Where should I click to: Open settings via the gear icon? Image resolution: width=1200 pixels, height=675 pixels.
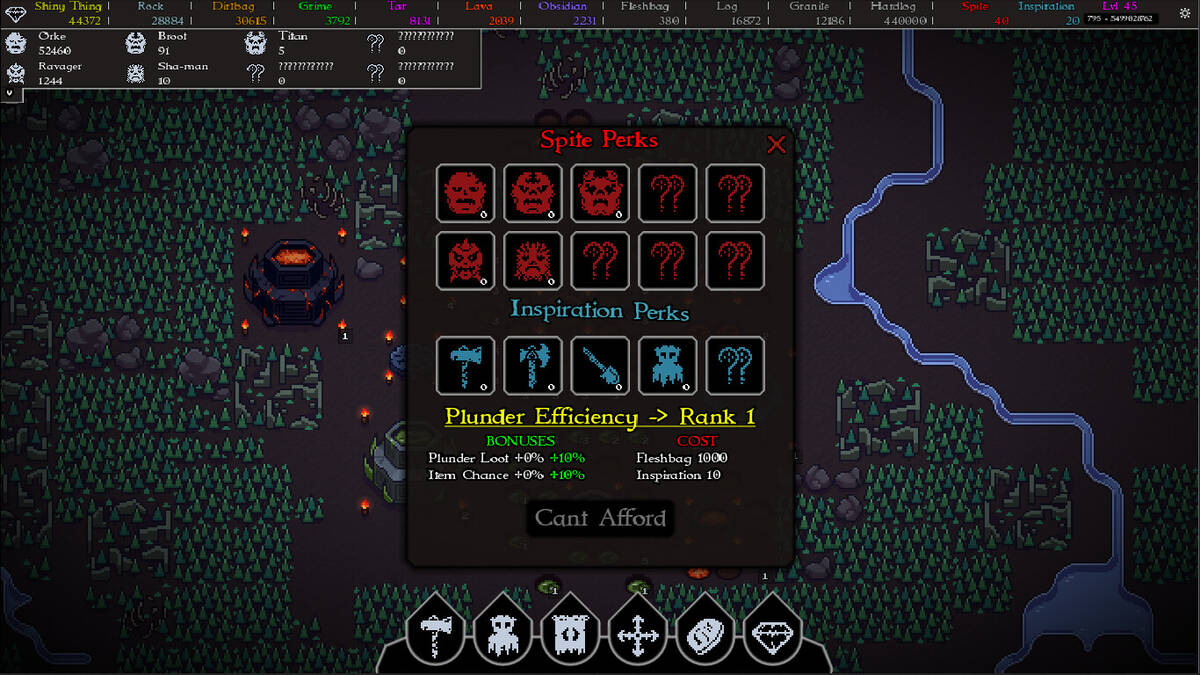point(1185,13)
